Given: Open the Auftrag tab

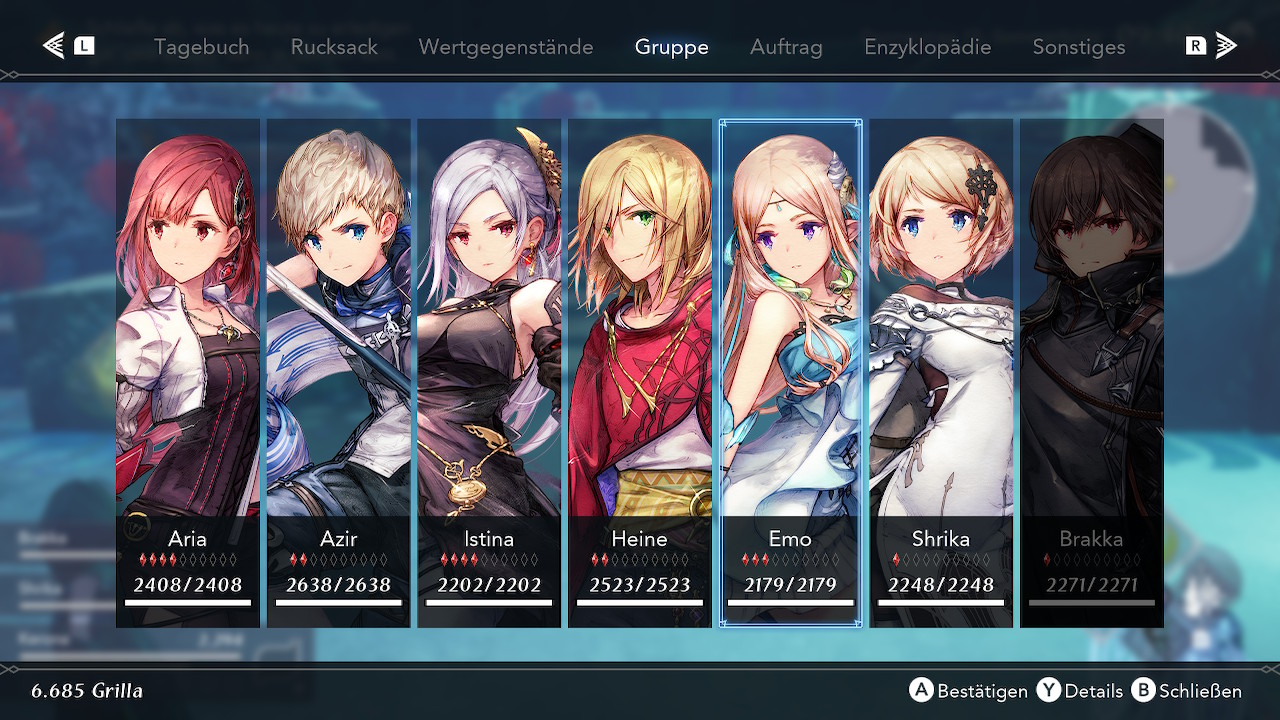Looking at the screenshot, I should click(786, 47).
